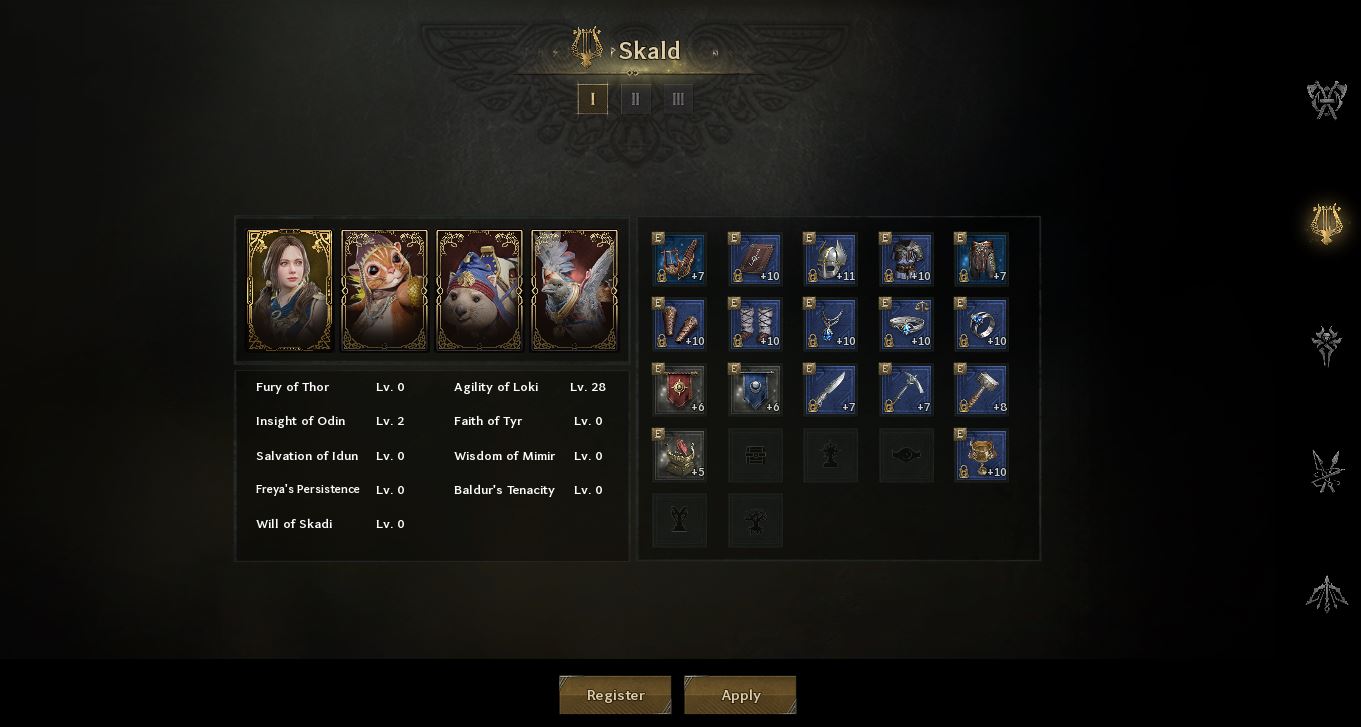Choose the +8 hammer equipment slot
Screen dimensions: 1361x727
[x=981, y=390]
